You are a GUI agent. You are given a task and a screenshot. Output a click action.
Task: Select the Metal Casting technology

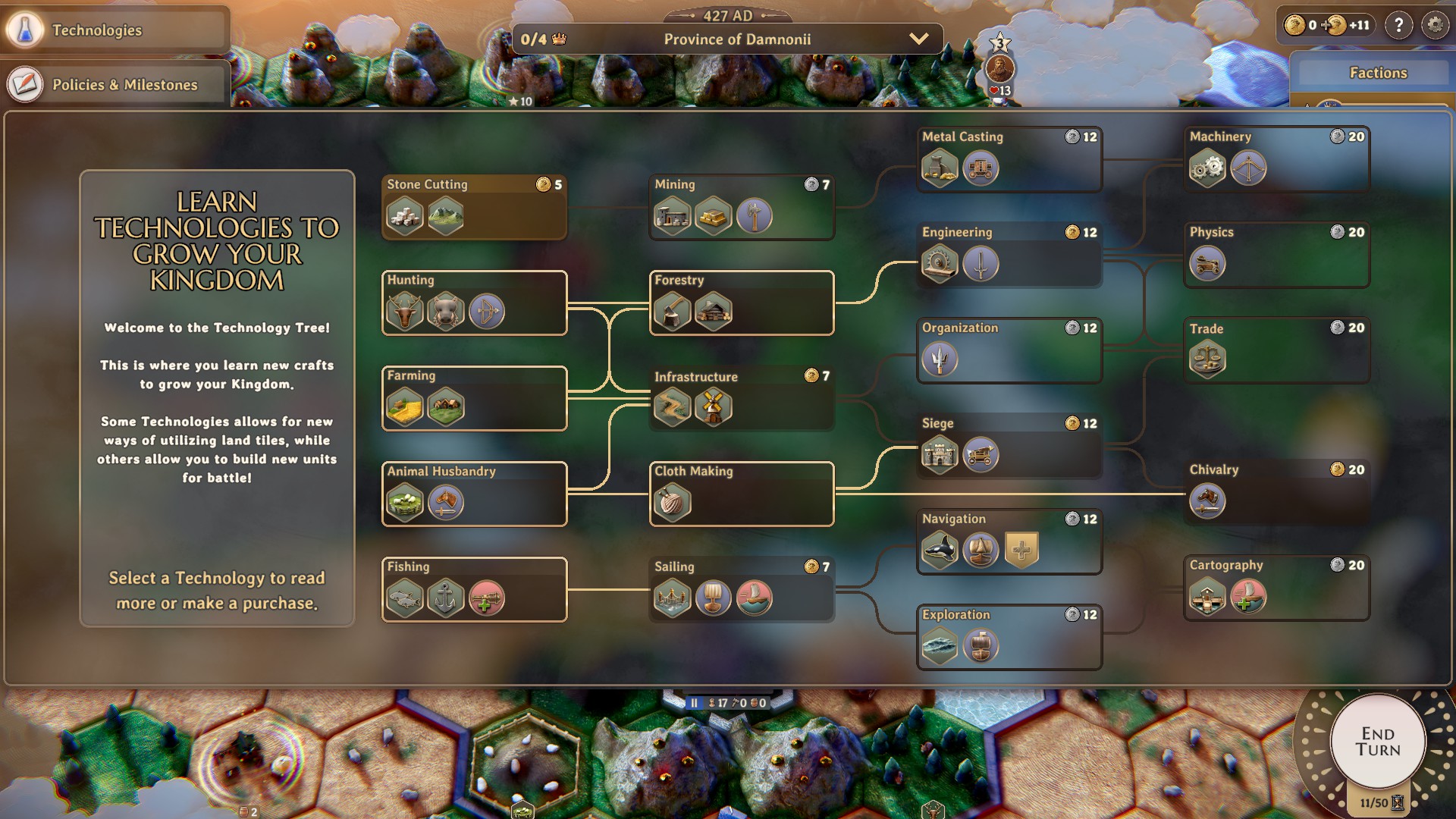click(x=1009, y=159)
